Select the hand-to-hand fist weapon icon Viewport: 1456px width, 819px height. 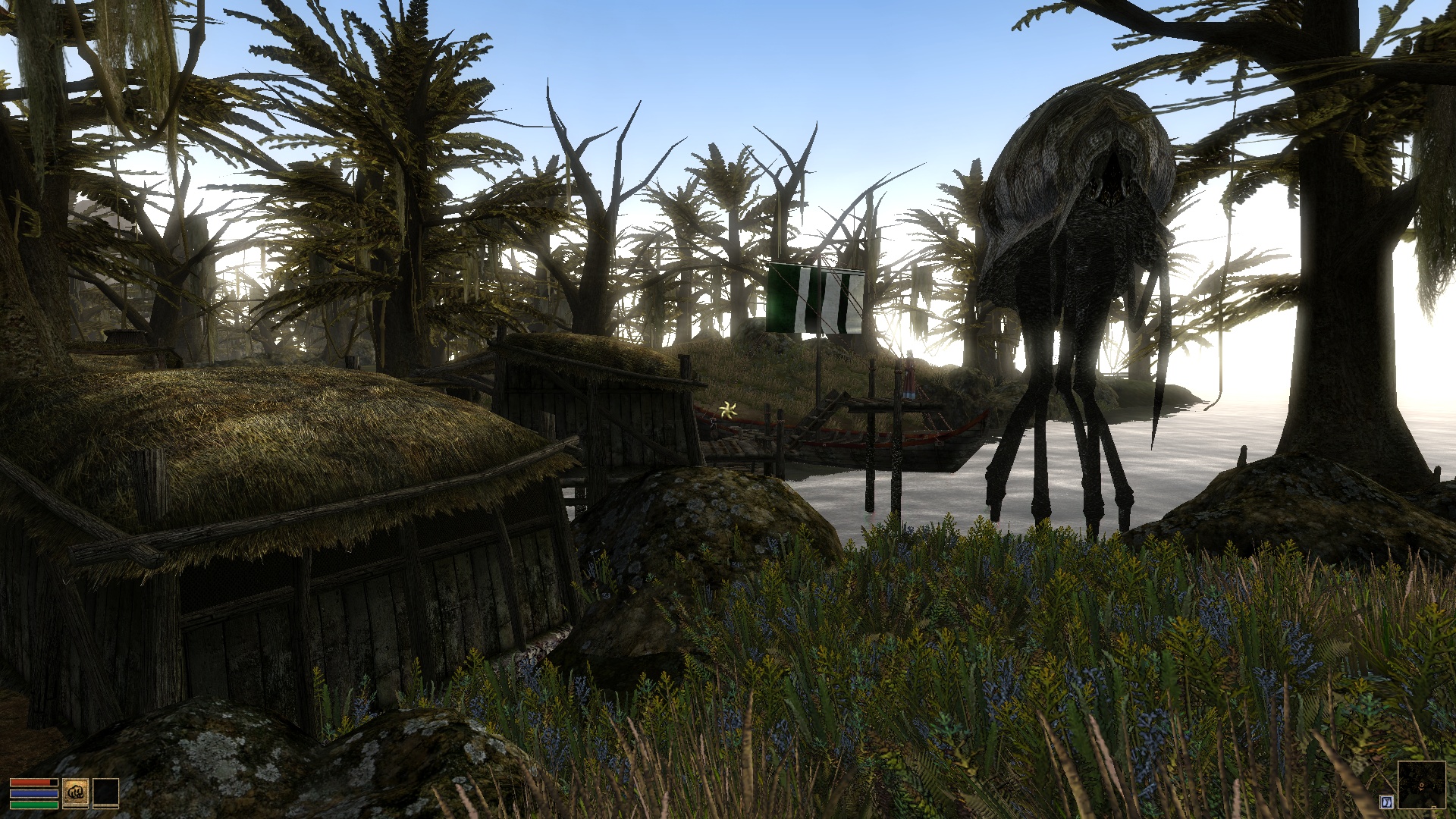tap(76, 792)
